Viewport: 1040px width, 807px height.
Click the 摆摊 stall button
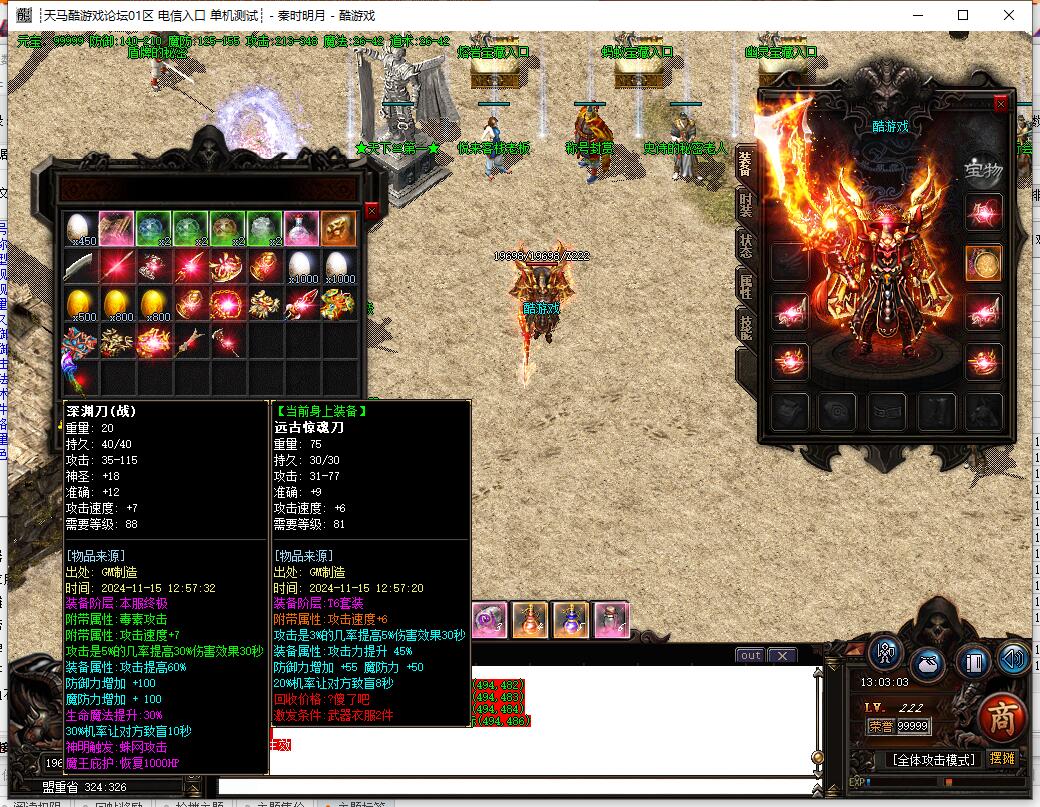(1001, 759)
